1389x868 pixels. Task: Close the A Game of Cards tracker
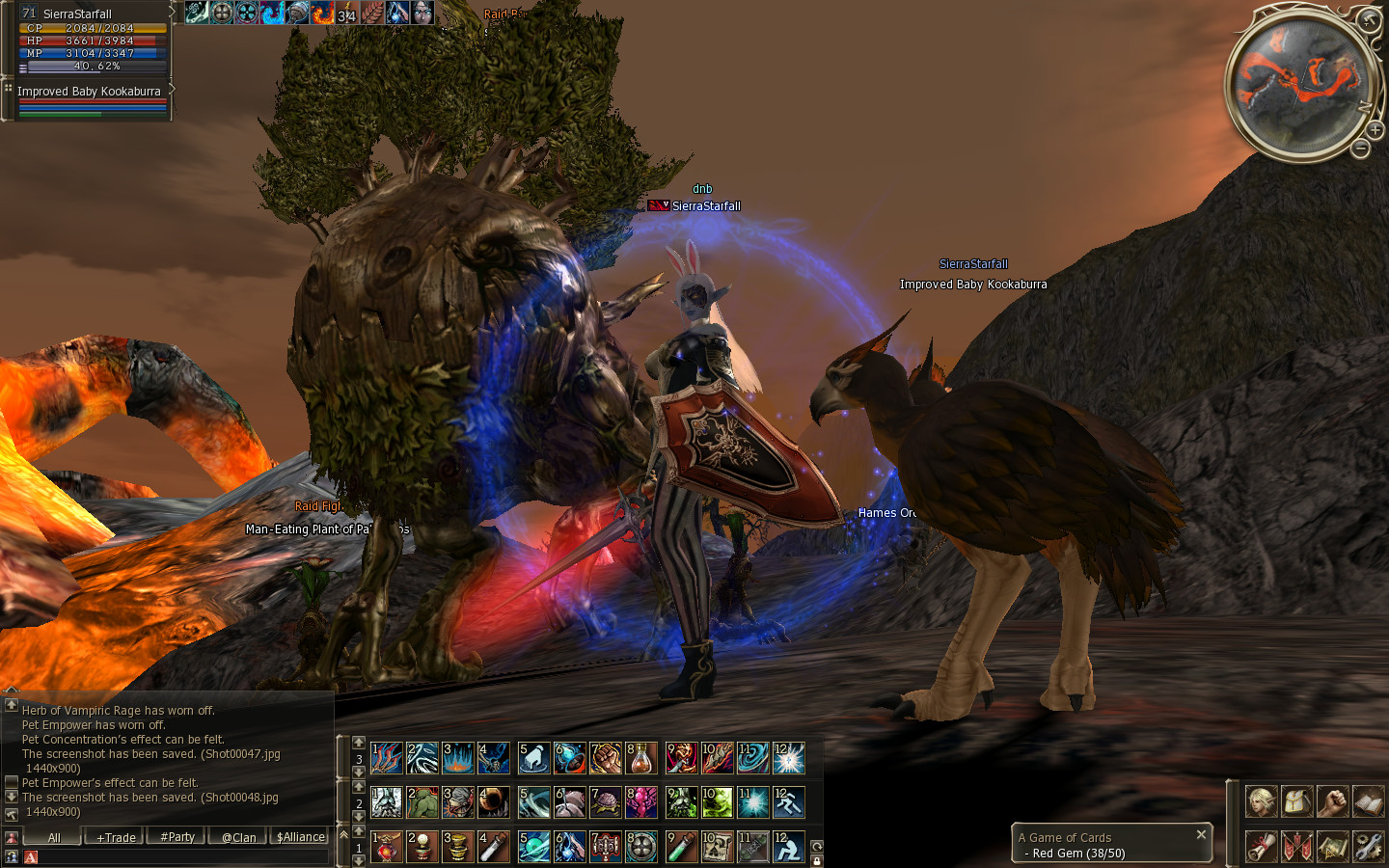point(1201,834)
